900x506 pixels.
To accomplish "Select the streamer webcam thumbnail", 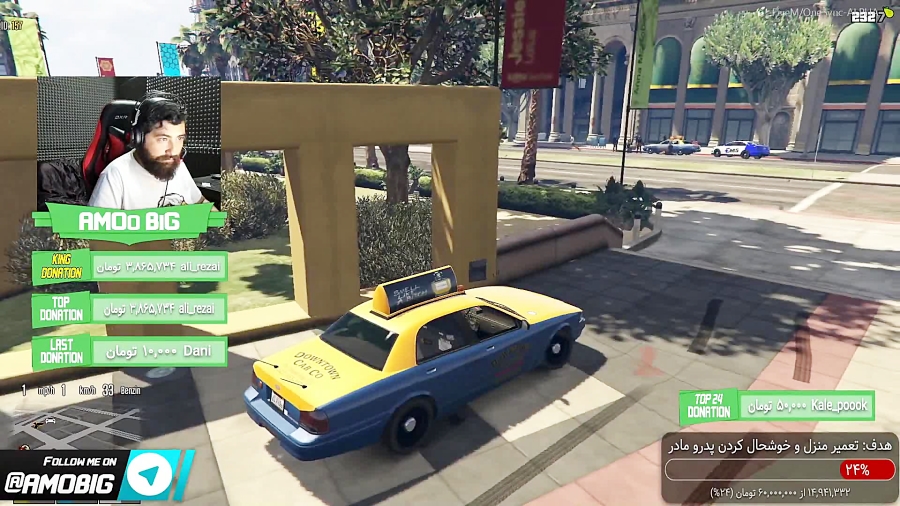I will click(x=128, y=142).
